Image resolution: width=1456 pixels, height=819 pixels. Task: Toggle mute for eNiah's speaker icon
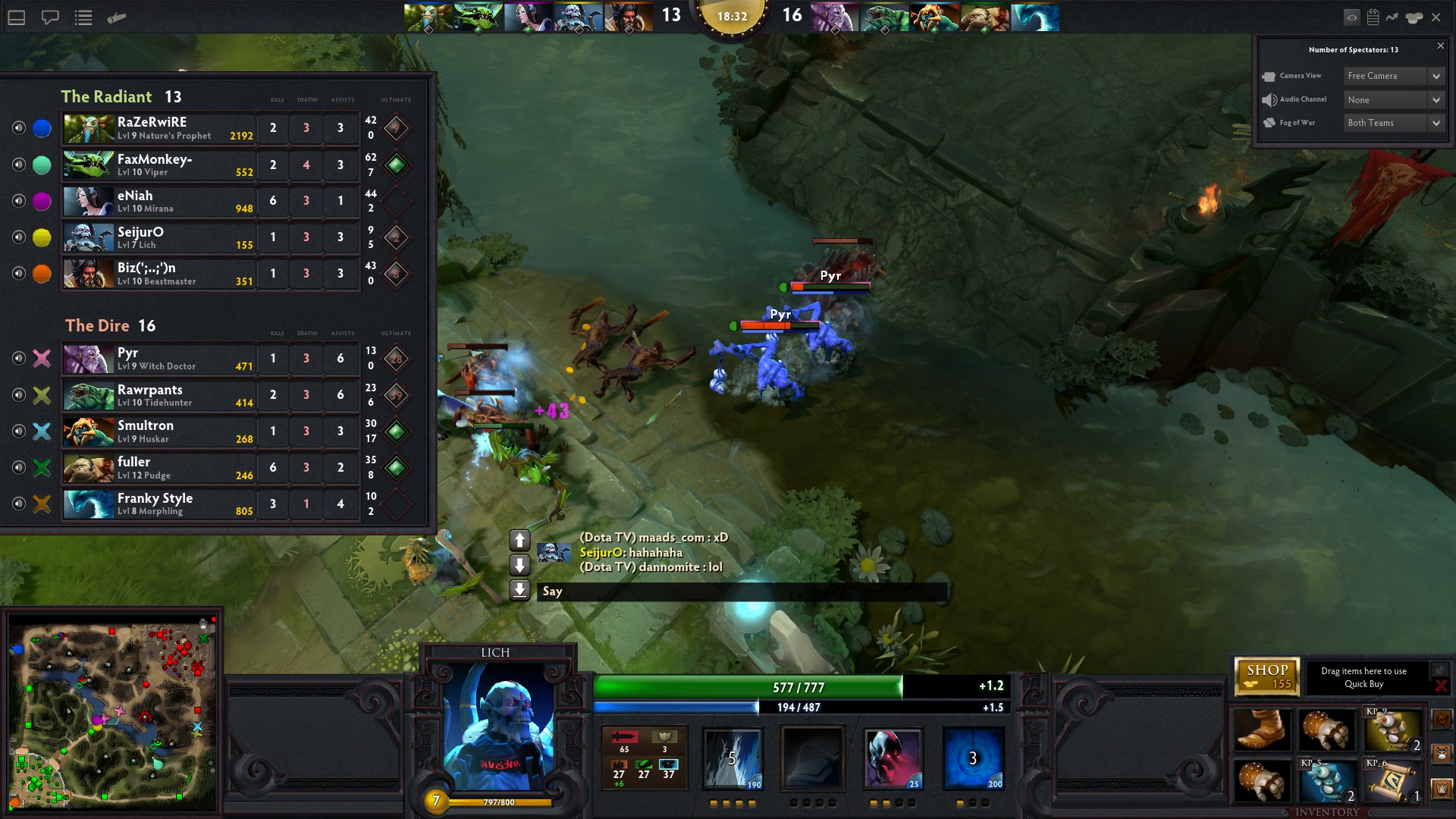19,201
